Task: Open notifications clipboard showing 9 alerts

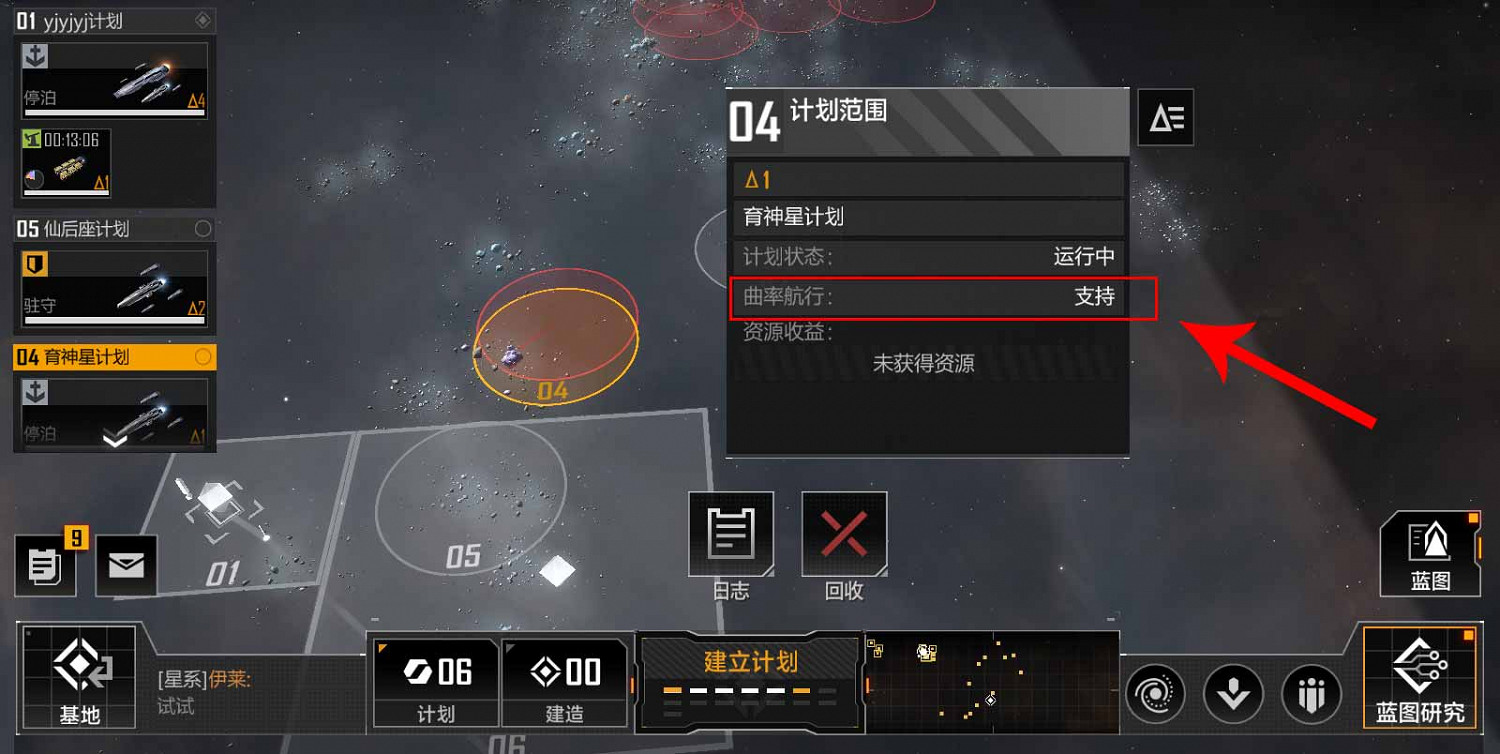Action: 45,565
